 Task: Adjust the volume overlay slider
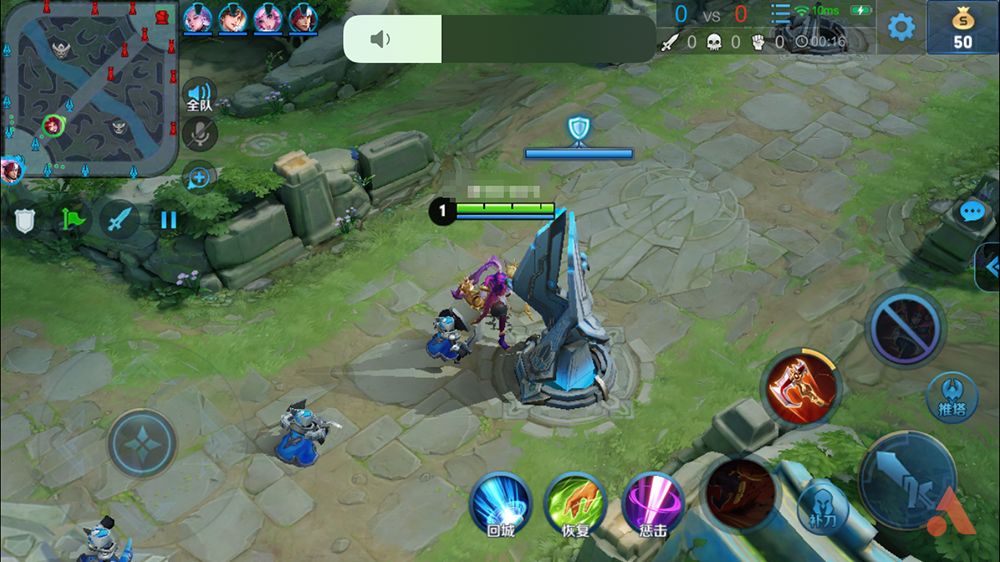[x=500, y=39]
